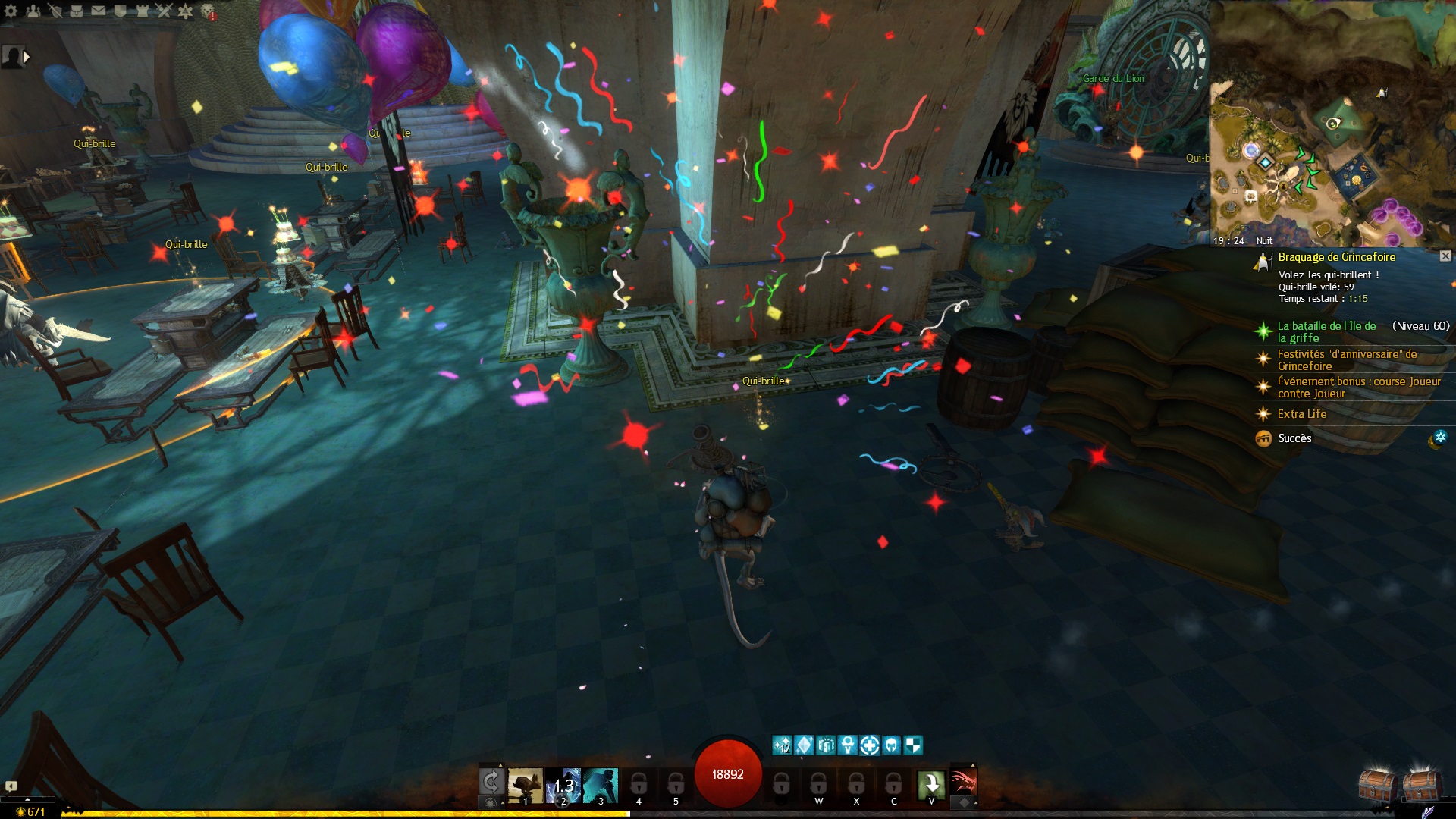The width and height of the screenshot is (1456, 819).
Task: Open the World vs World castle icon
Action: coord(142,11)
